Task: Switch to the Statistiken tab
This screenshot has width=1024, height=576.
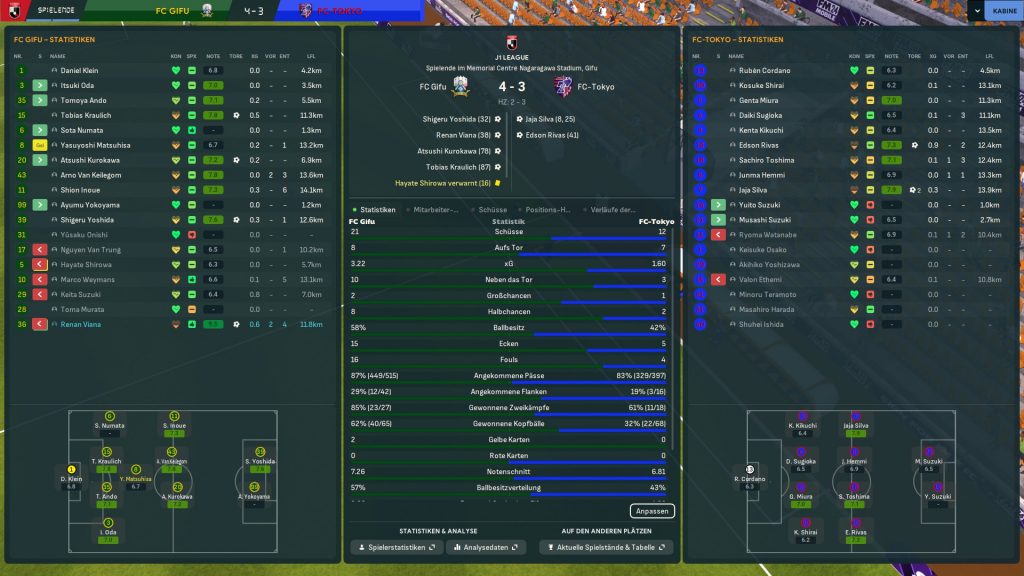Action: (375, 210)
